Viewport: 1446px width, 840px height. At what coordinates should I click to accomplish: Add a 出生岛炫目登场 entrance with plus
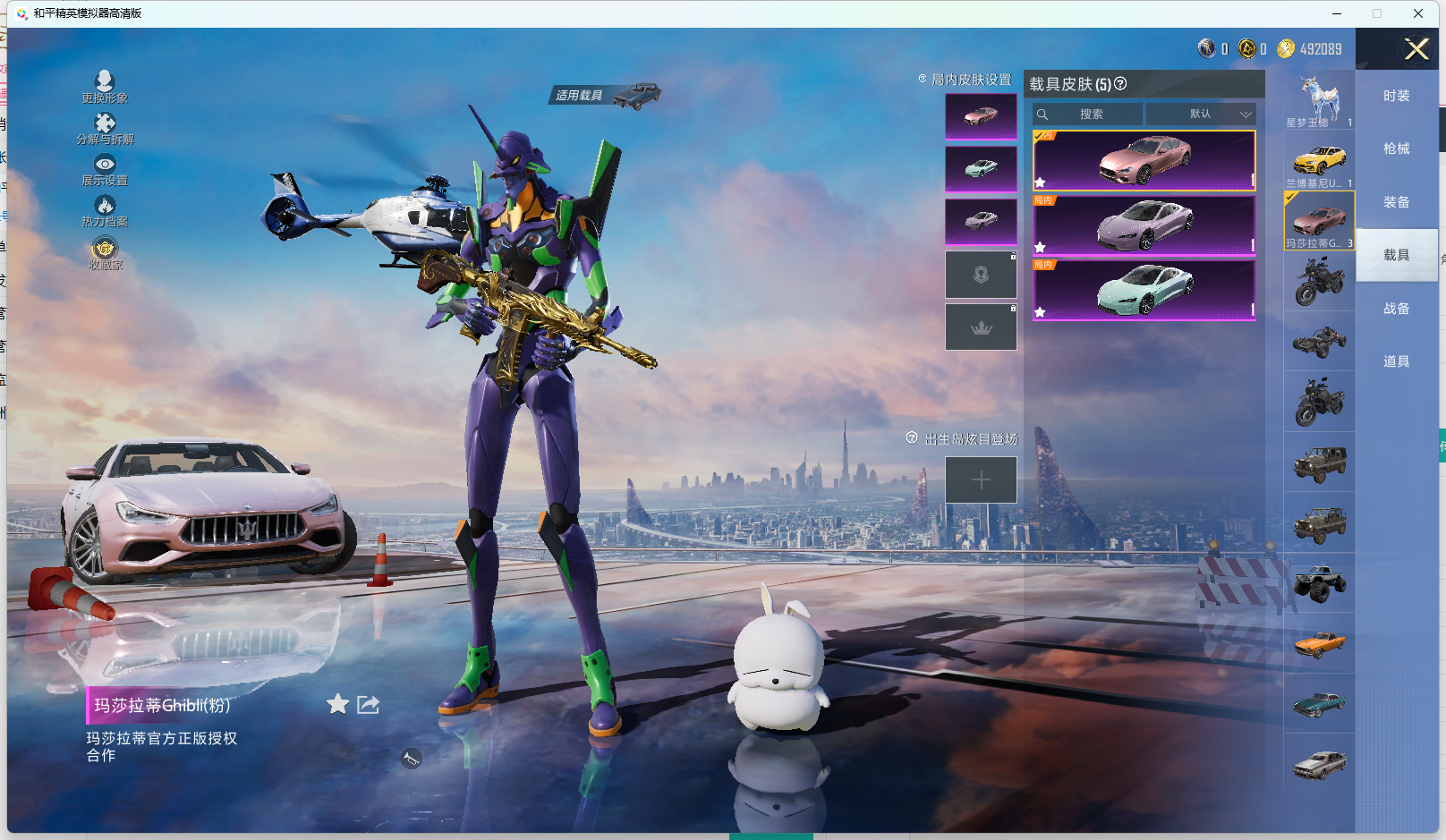(x=981, y=480)
